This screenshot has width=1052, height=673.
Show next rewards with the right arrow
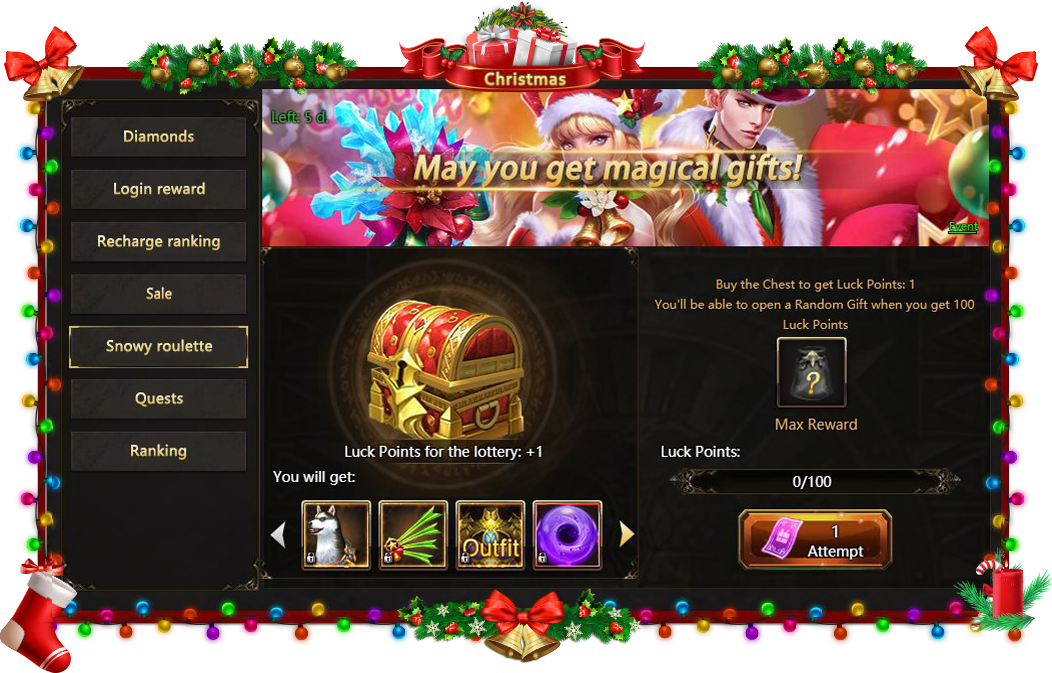tap(627, 535)
